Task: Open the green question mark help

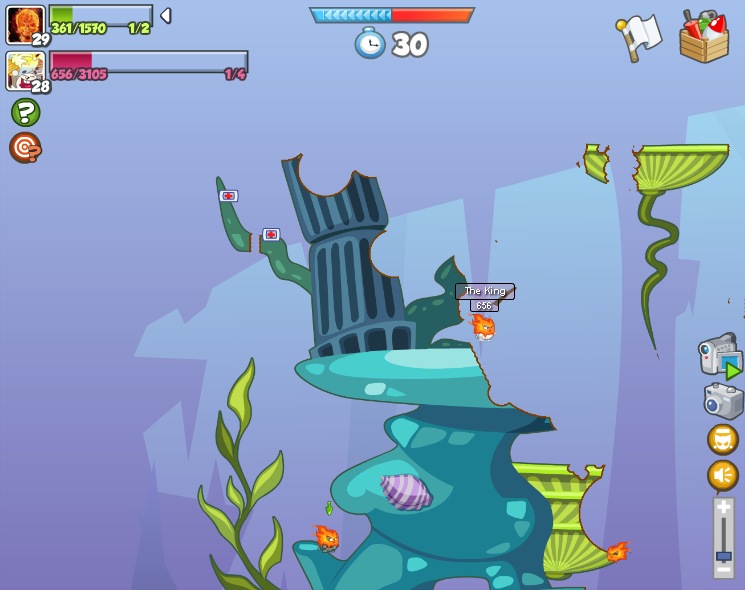Action: 25,112
